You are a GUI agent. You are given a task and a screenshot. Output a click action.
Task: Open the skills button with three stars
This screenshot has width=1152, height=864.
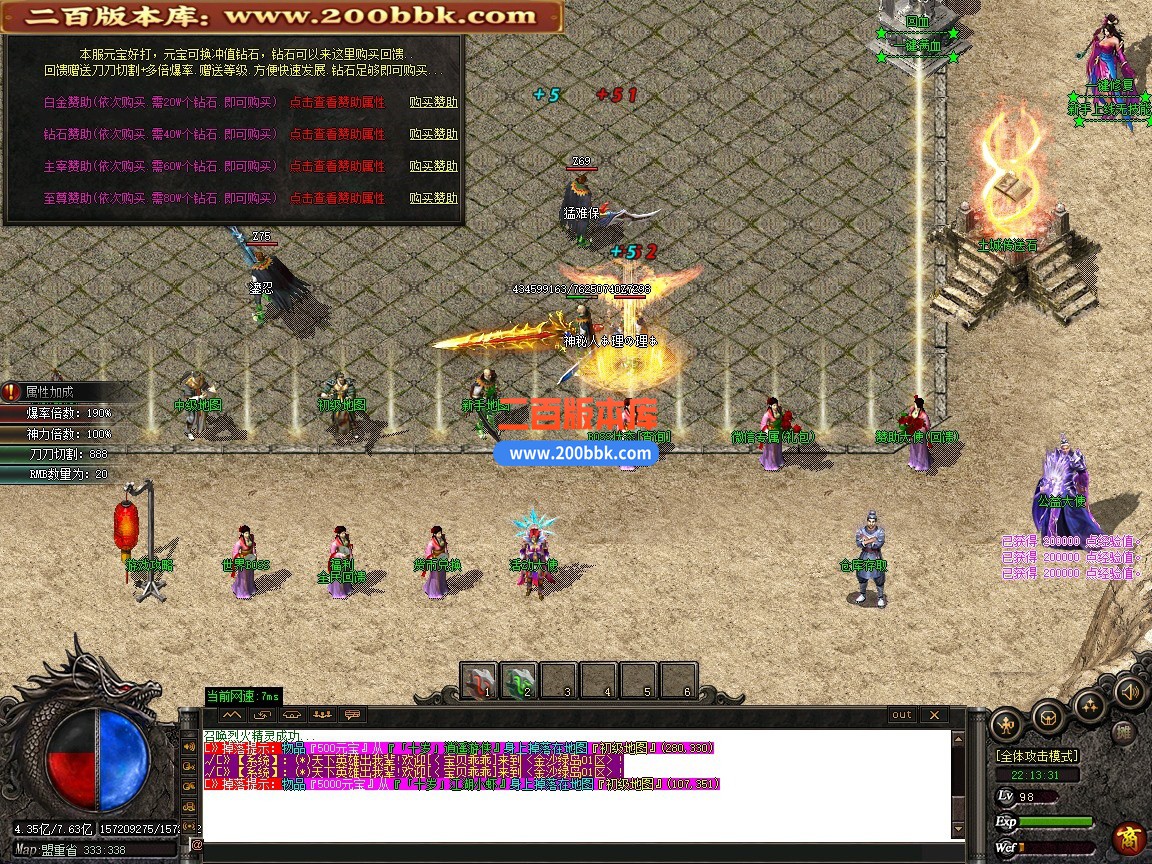coord(1089,706)
